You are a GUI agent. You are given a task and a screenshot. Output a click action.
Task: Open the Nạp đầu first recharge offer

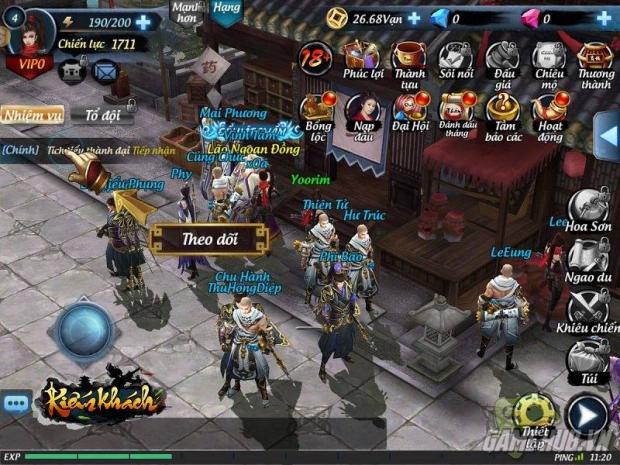click(364, 113)
